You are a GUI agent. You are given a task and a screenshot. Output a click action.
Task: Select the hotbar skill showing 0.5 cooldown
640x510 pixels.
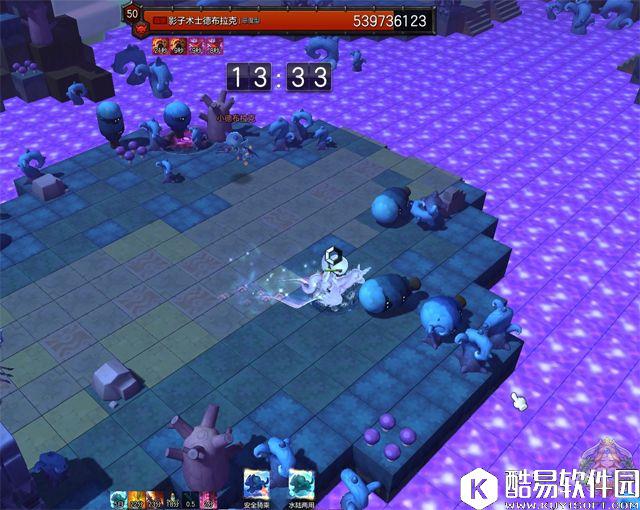point(190,499)
